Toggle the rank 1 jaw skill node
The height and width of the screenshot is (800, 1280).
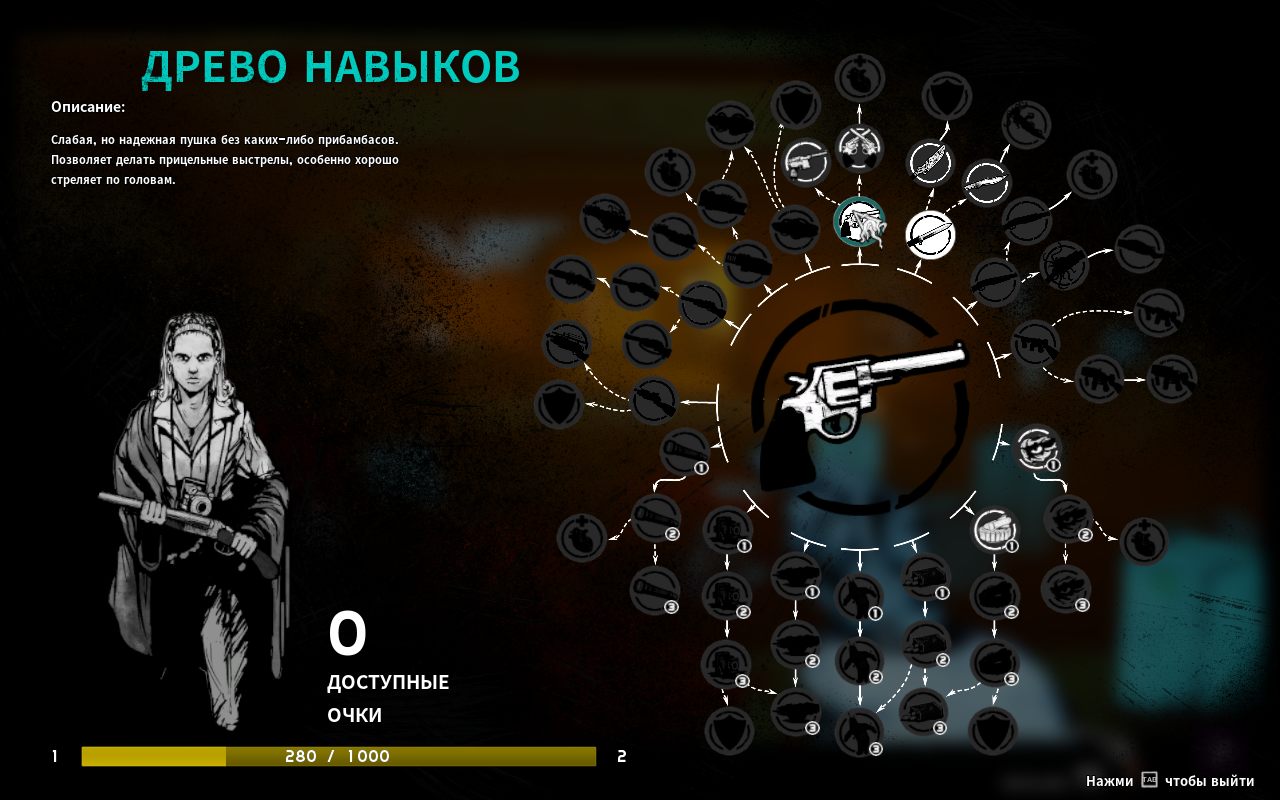point(1039,451)
